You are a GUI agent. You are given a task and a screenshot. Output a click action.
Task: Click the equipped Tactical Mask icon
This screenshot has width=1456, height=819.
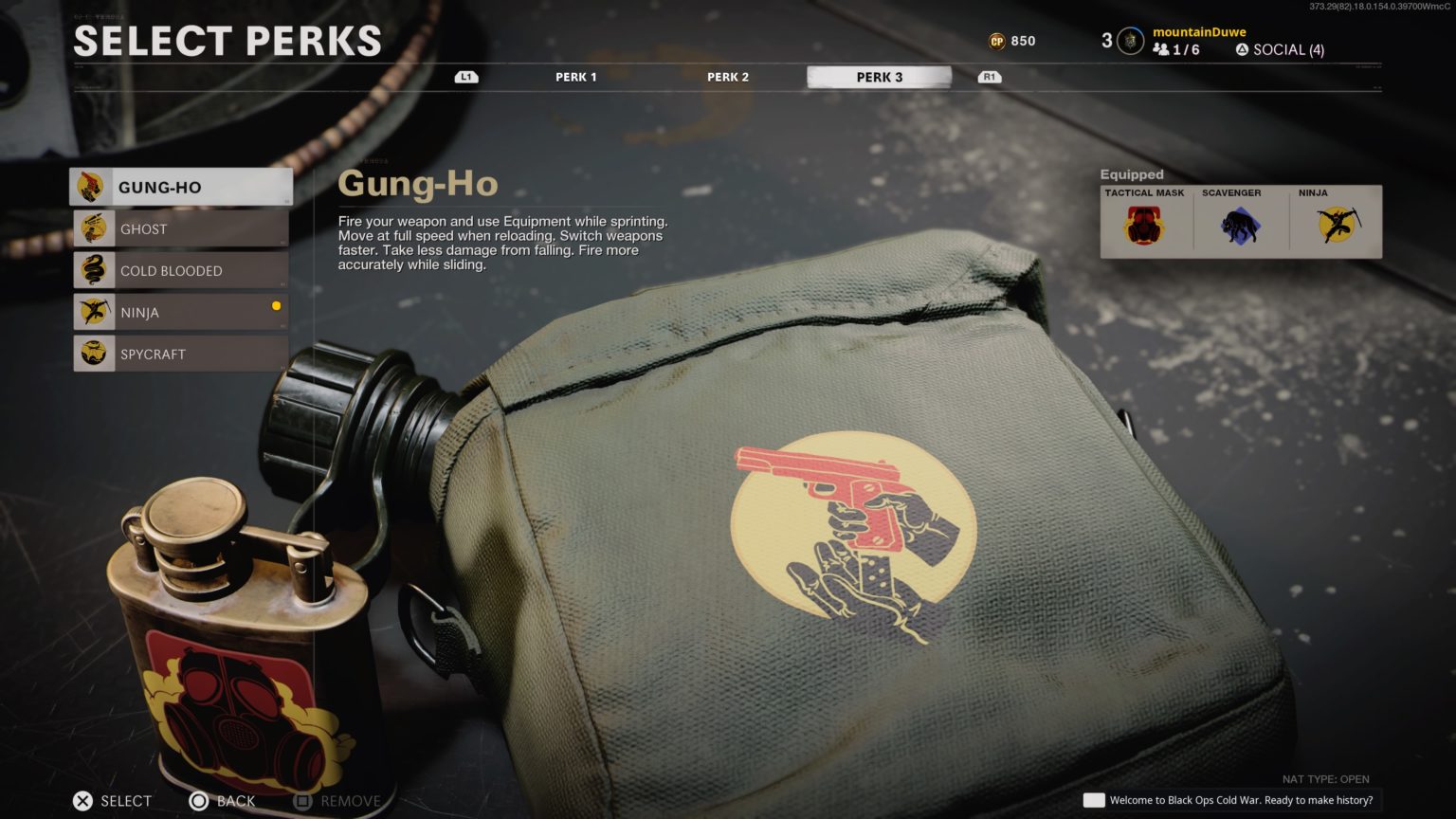point(1143,225)
